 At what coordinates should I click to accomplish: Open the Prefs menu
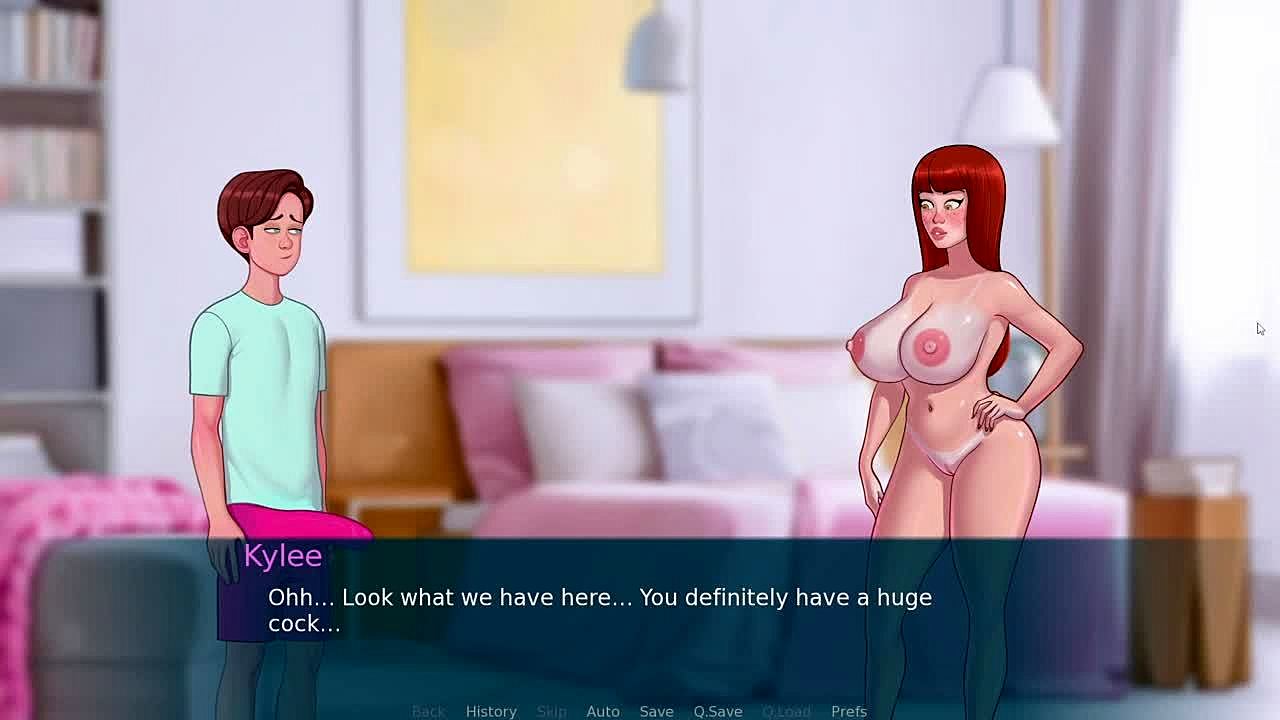point(849,711)
